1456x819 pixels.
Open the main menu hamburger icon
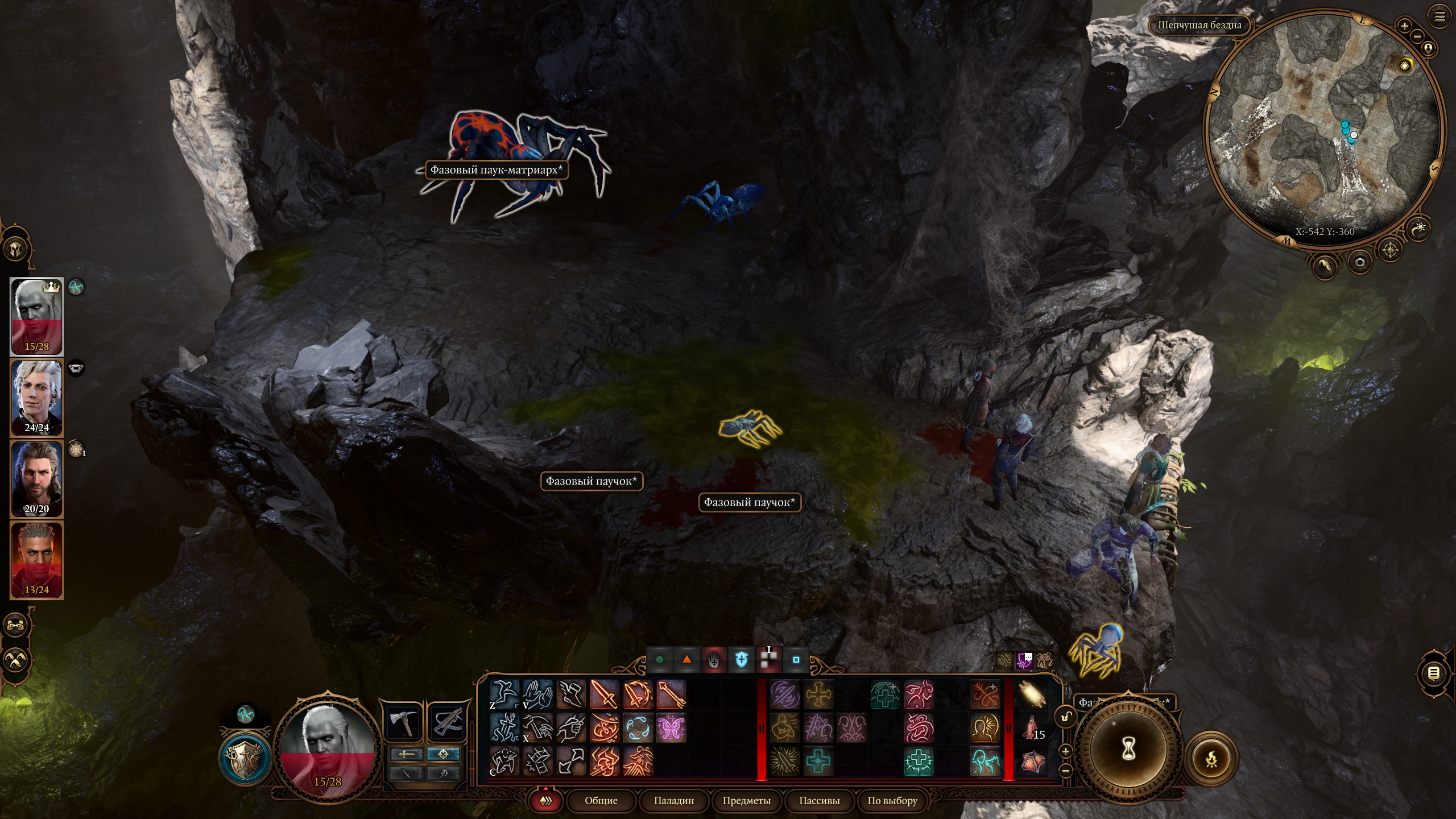(1440, 17)
